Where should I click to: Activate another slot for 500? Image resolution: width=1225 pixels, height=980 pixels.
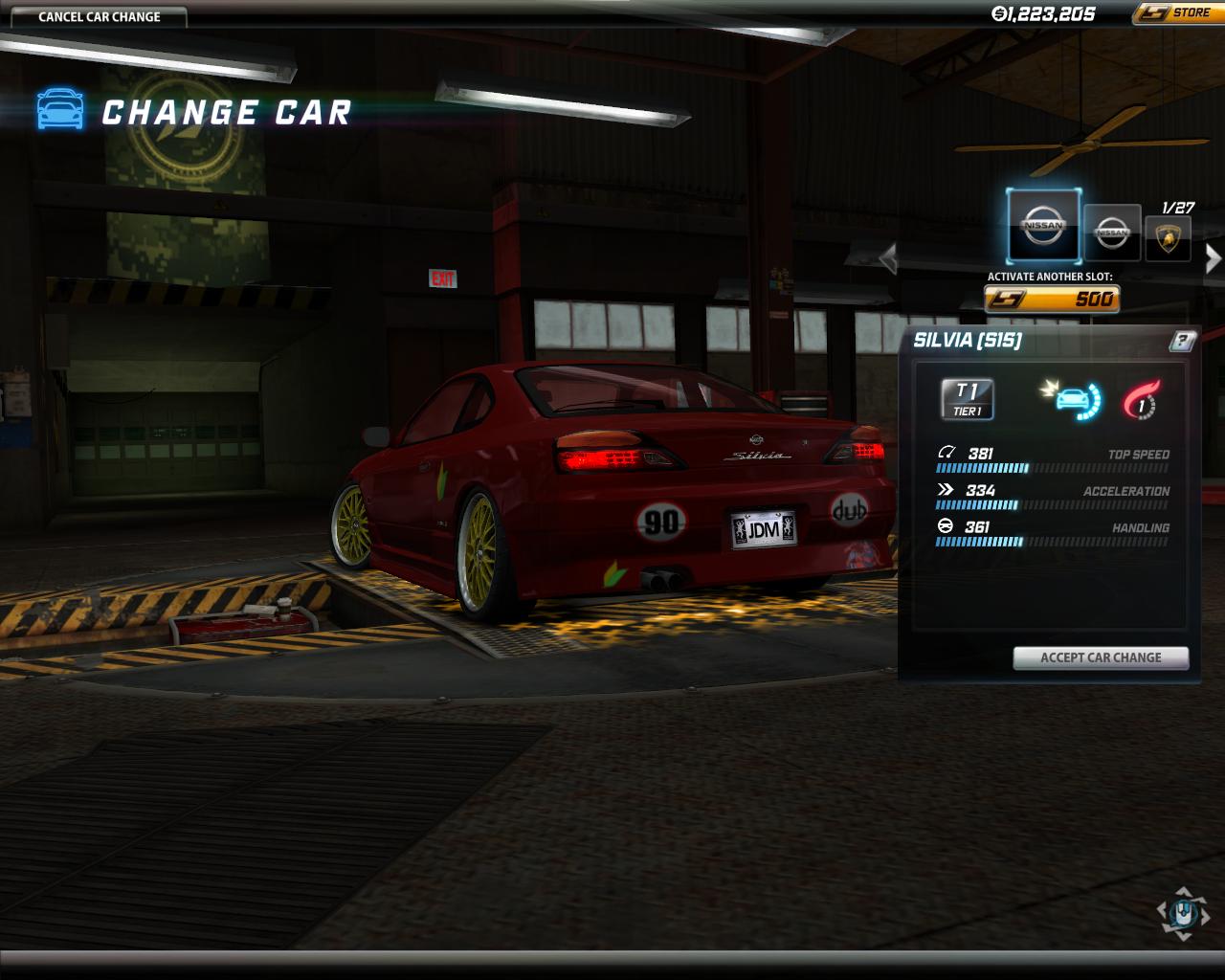(x=1052, y=300)
